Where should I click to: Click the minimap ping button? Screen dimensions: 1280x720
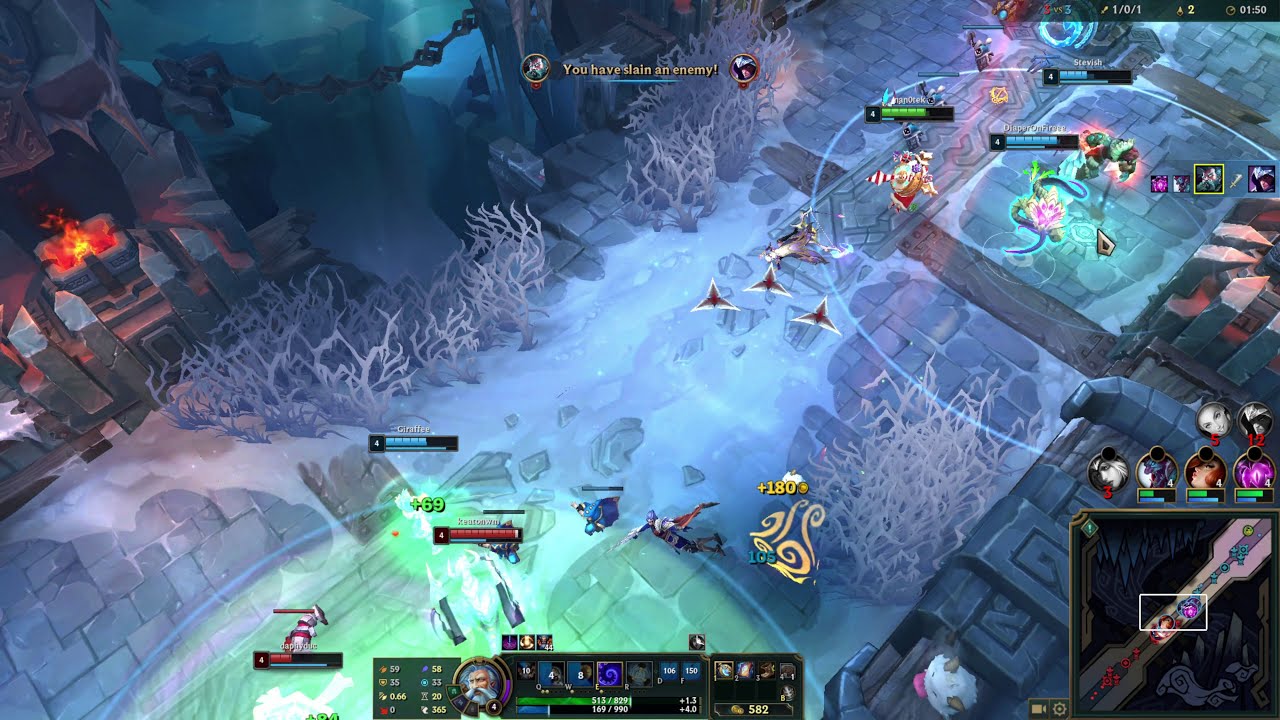tap(1090, 527)
